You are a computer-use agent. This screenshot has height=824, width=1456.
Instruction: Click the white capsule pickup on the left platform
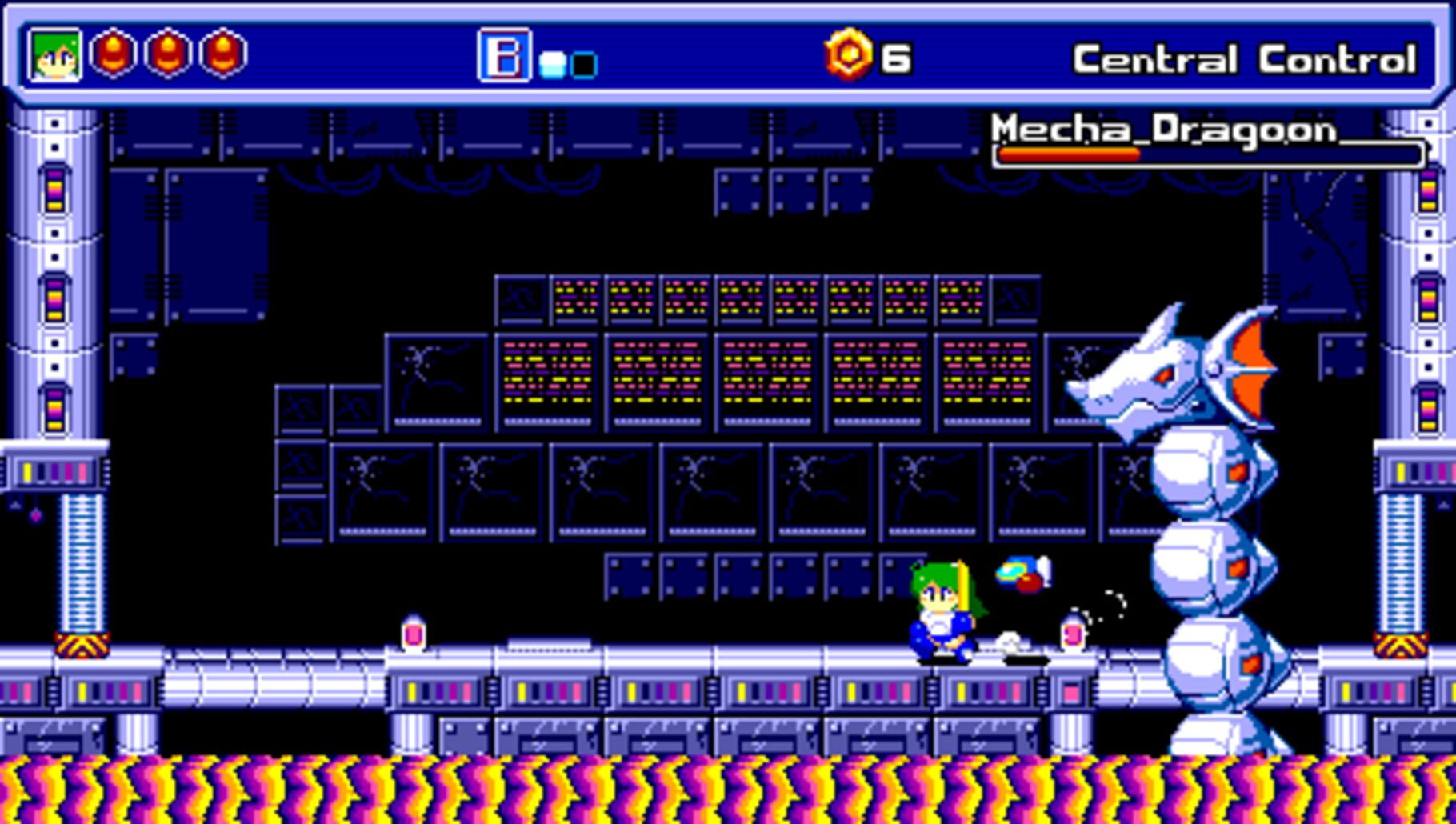click(x=414, y=634)
